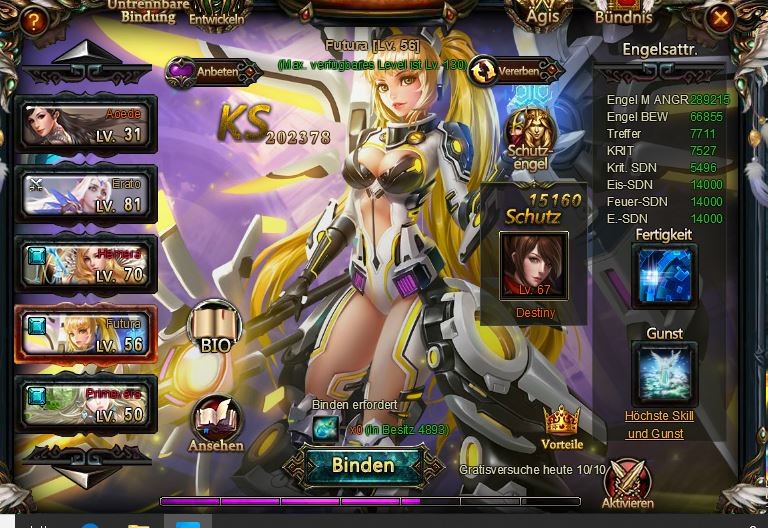The image size is (768, 528).
Task: Open the Fertigkeit skill icon
Action: tap(664, 276)
